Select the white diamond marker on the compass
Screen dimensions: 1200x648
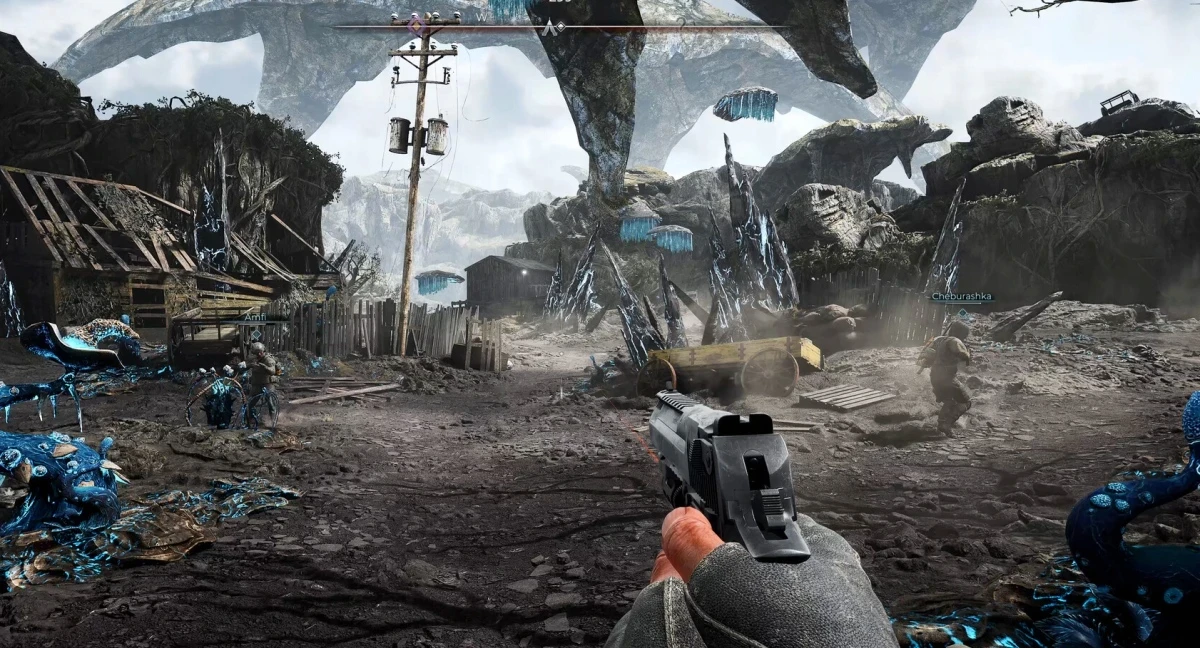pyautogui.click(x=561, y=26)
